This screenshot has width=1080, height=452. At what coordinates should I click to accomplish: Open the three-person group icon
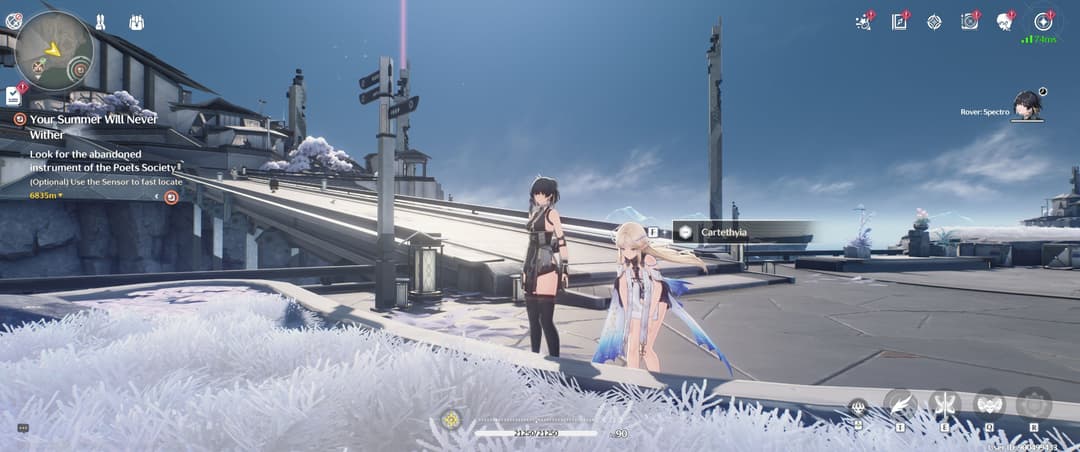[x=136, y=21]
